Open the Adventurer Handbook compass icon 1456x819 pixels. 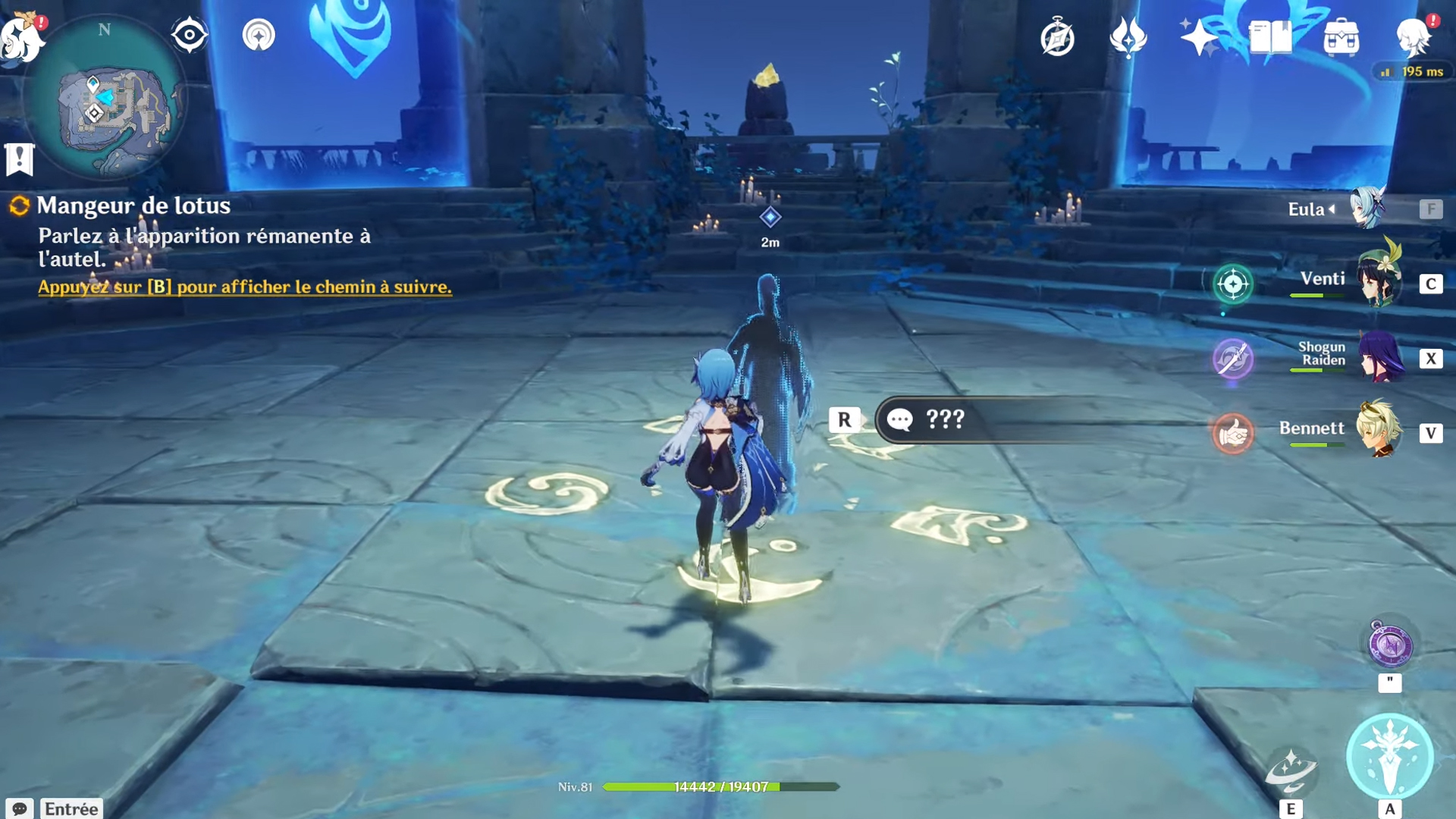click(1056, 38)
